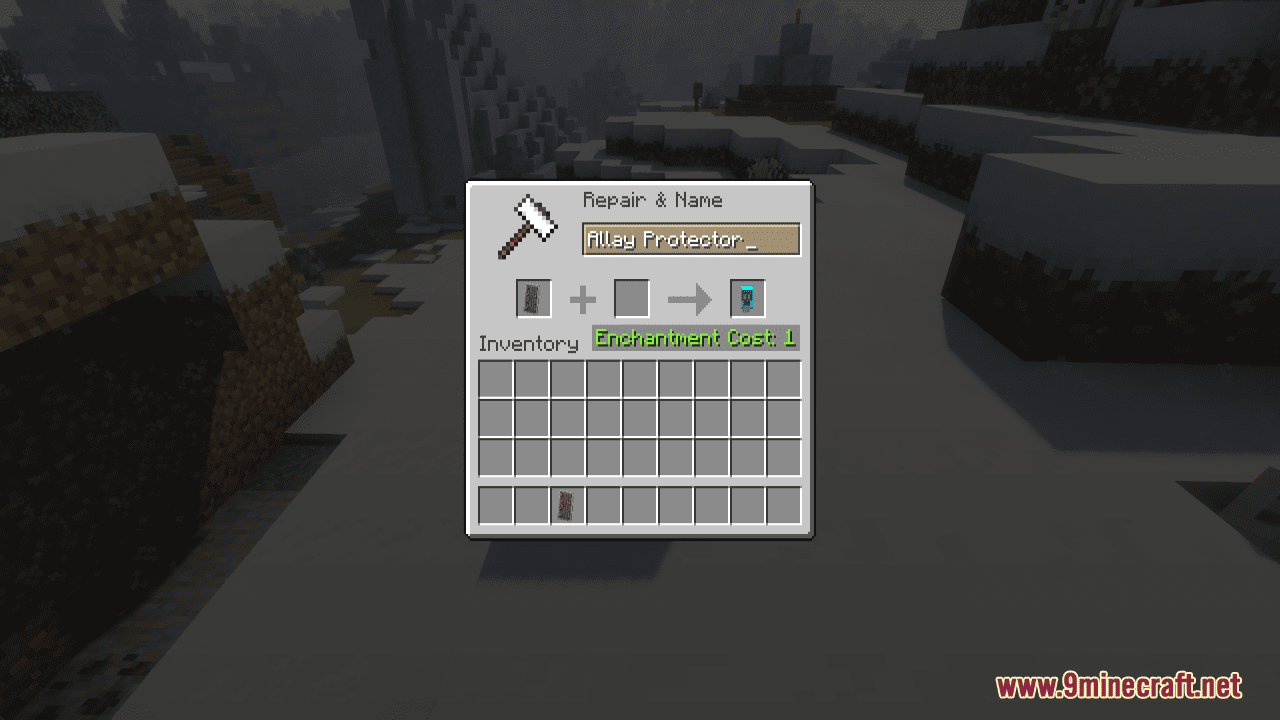Click the empty slot right of the banner

point(603,505)
